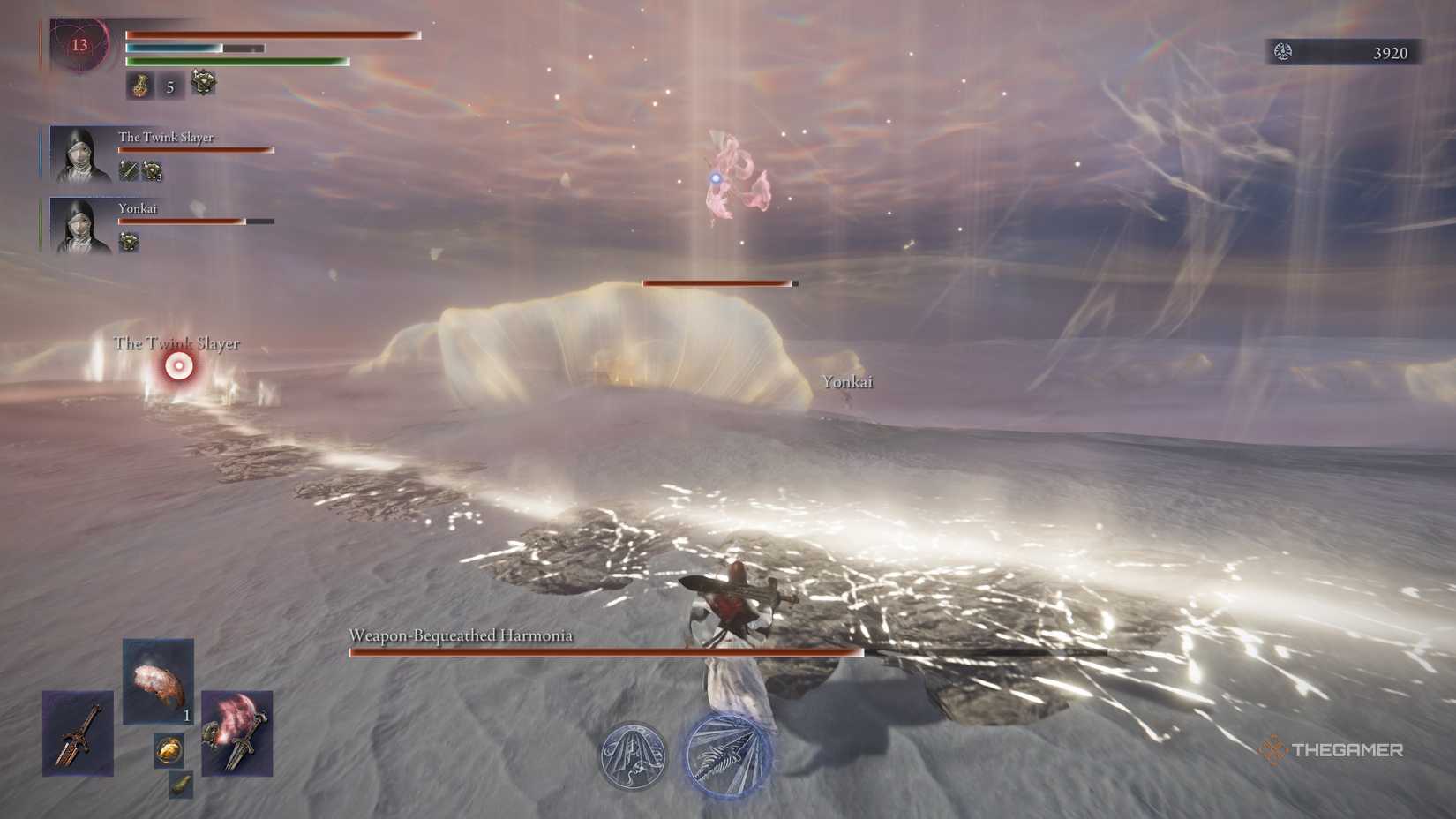Click the small pouch item below the golden trinket
1456x819 pixels.
(180, 785)
